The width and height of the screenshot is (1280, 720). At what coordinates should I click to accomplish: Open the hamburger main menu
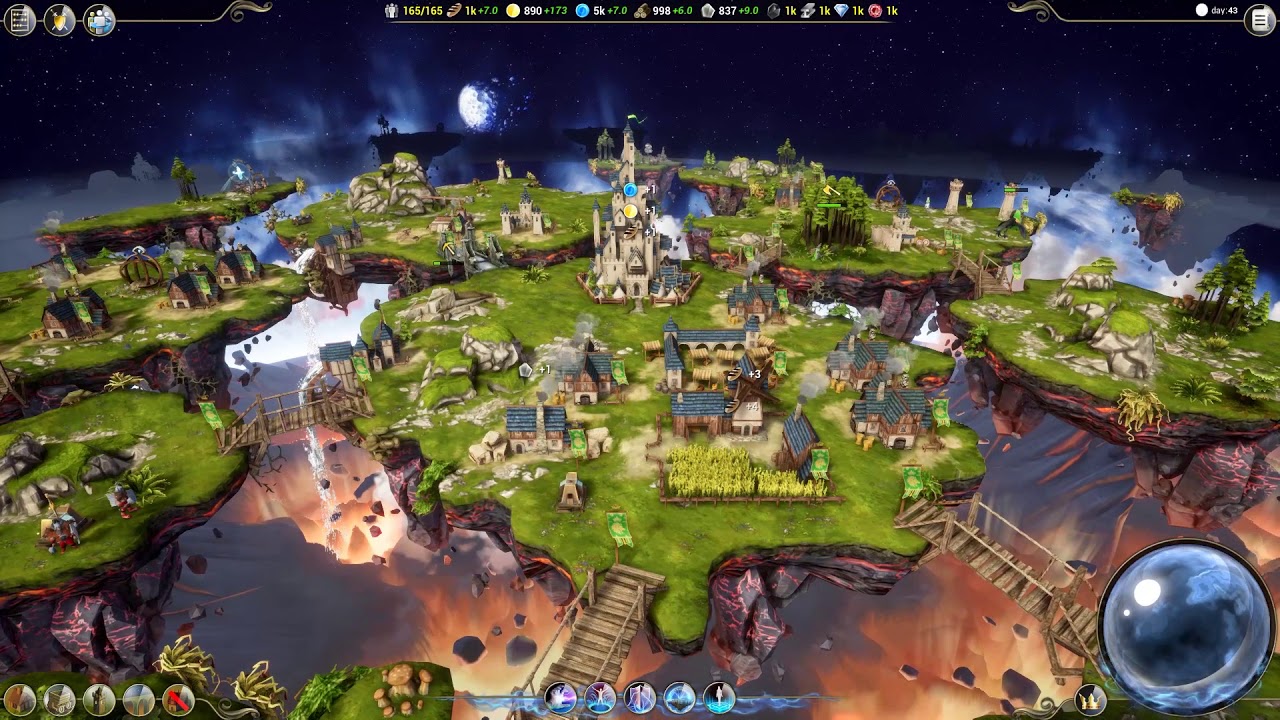tap(1259, 19)
